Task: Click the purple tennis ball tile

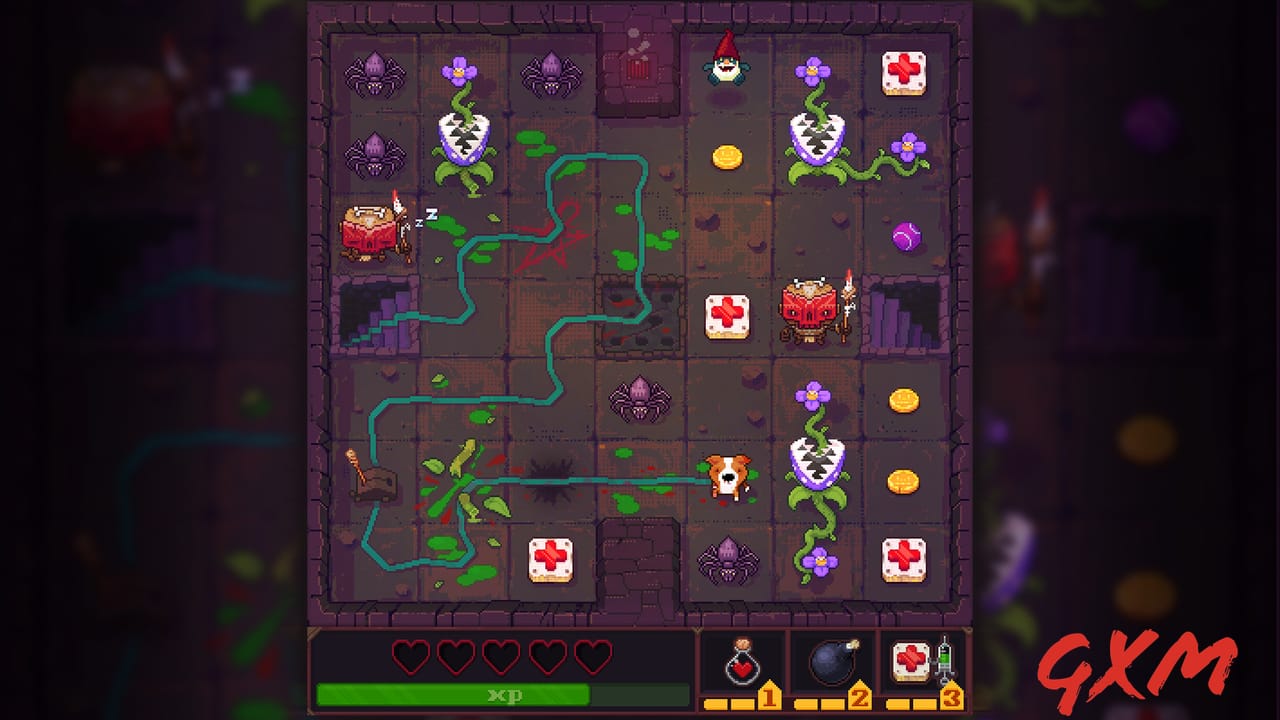Action: pos(905,237)
